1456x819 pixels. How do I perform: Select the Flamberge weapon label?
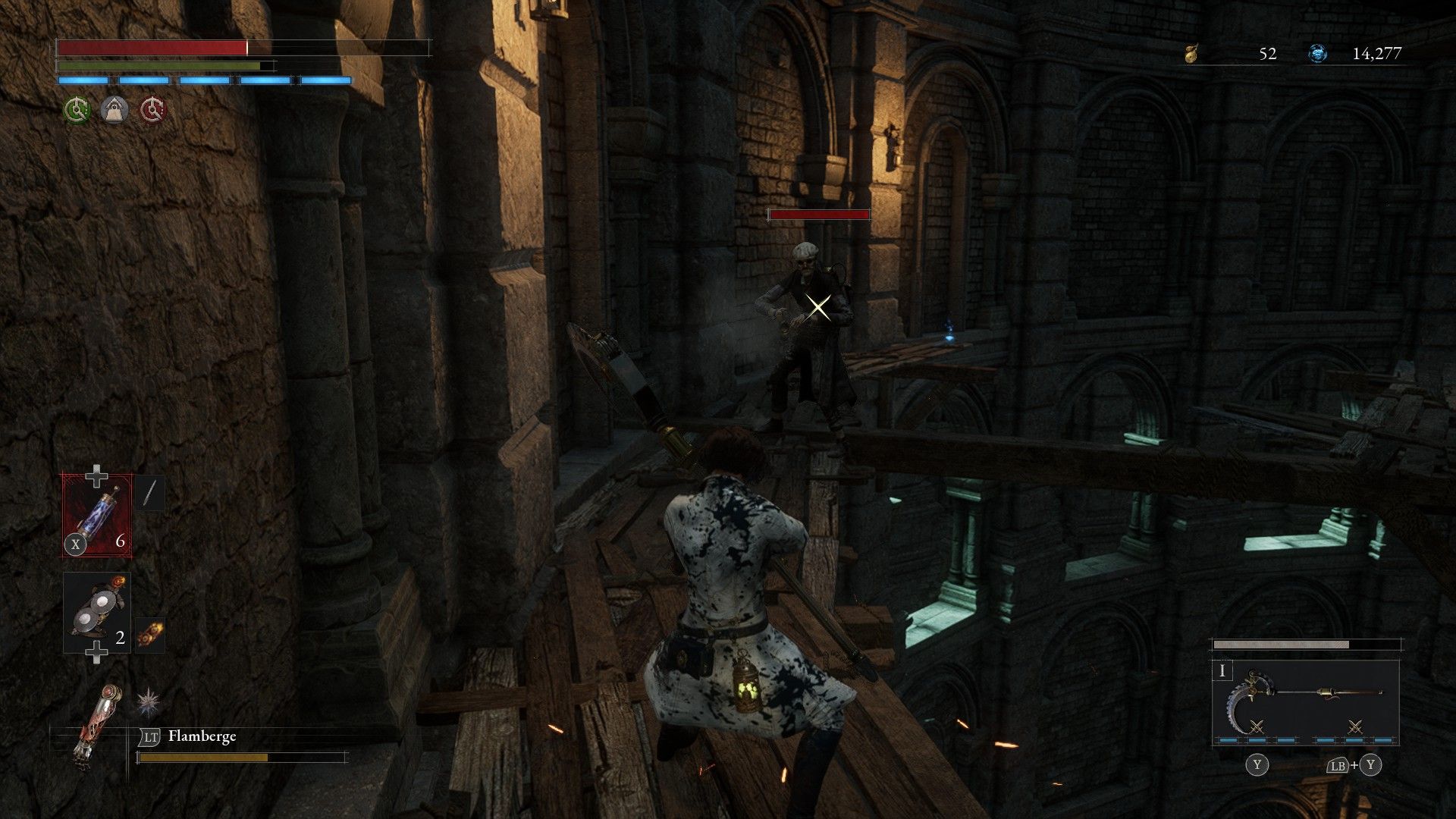[x=203, y=736]
